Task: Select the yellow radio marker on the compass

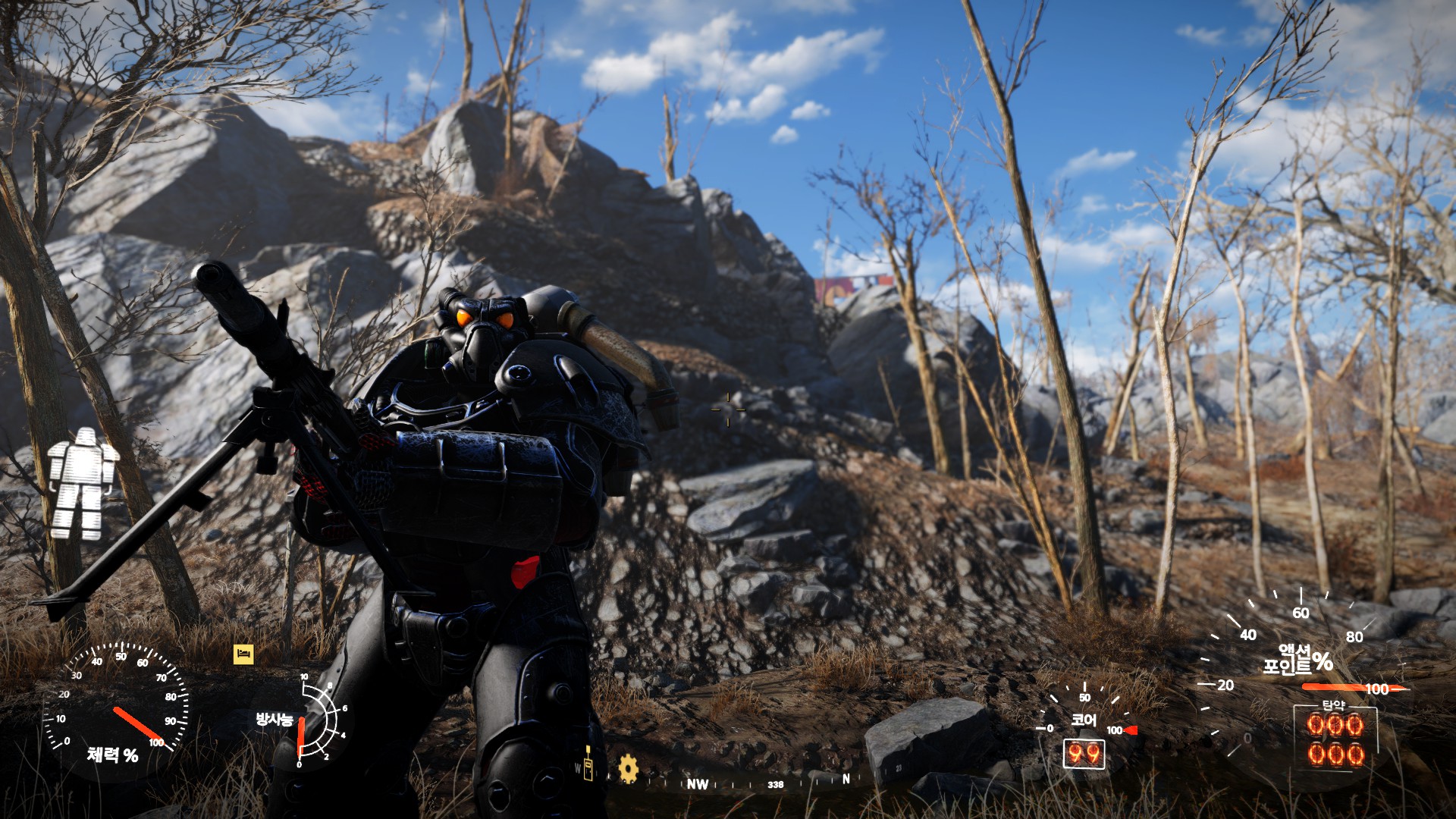Action: click(x=588, y=762)
